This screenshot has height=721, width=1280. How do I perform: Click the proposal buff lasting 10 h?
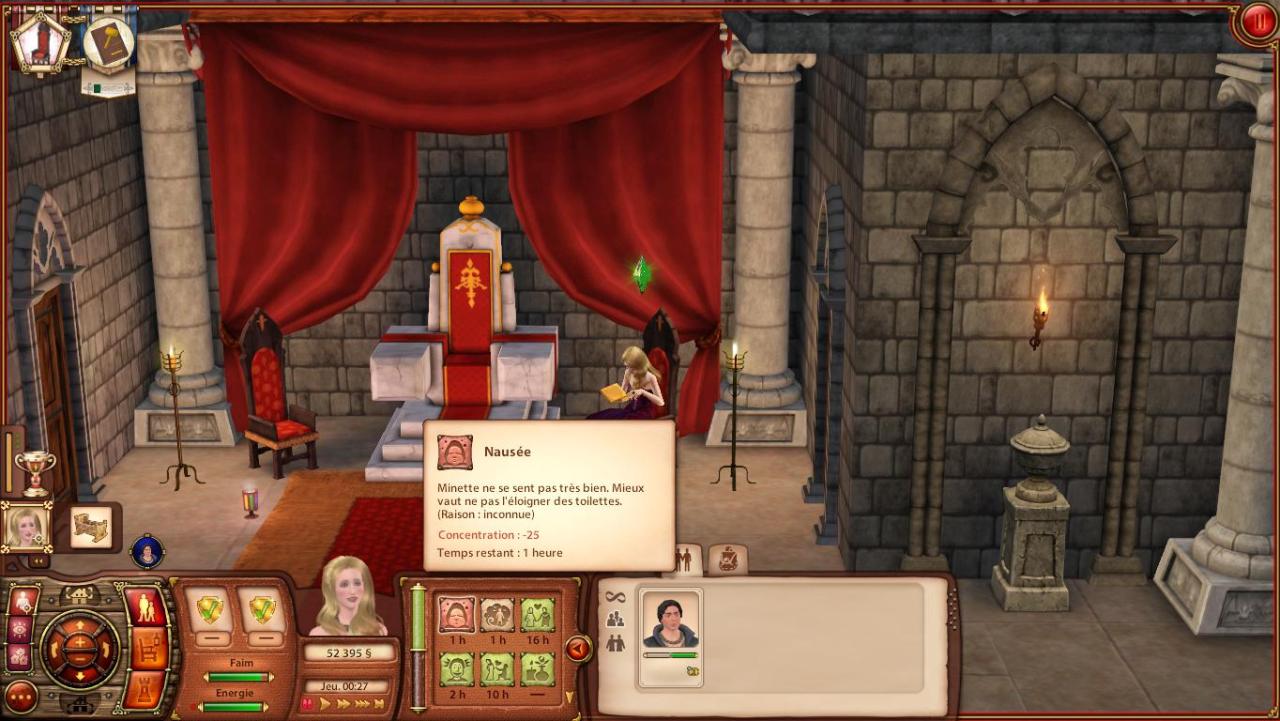(497, 668)
